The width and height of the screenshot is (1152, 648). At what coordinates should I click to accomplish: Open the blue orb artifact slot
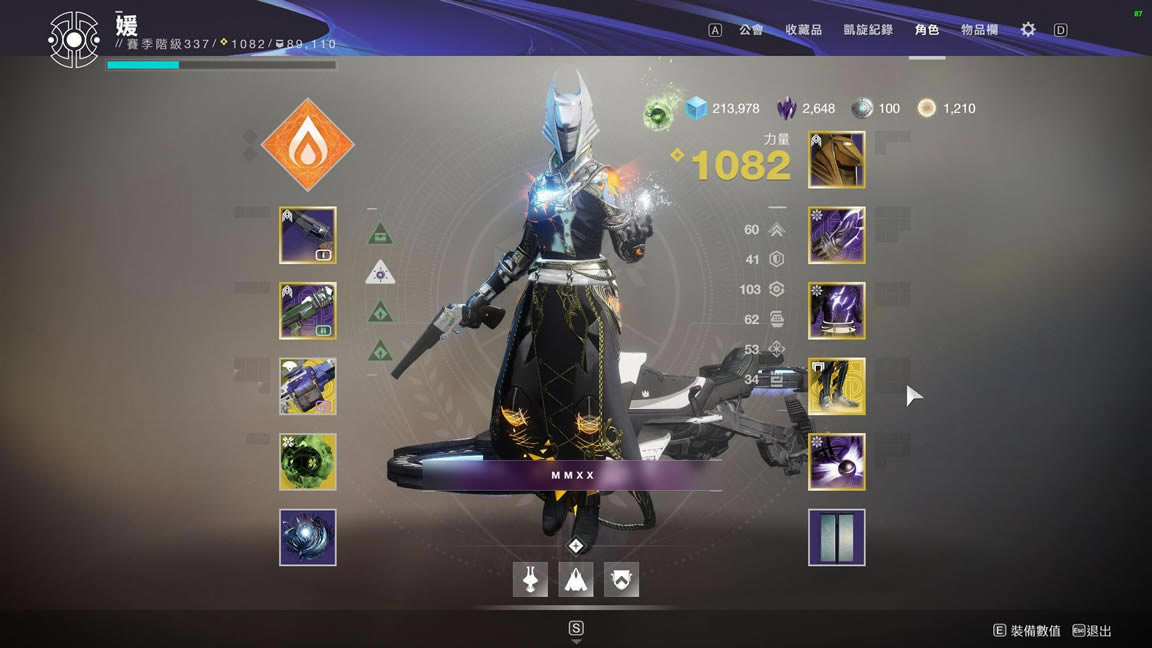click(x=308, y=537)
